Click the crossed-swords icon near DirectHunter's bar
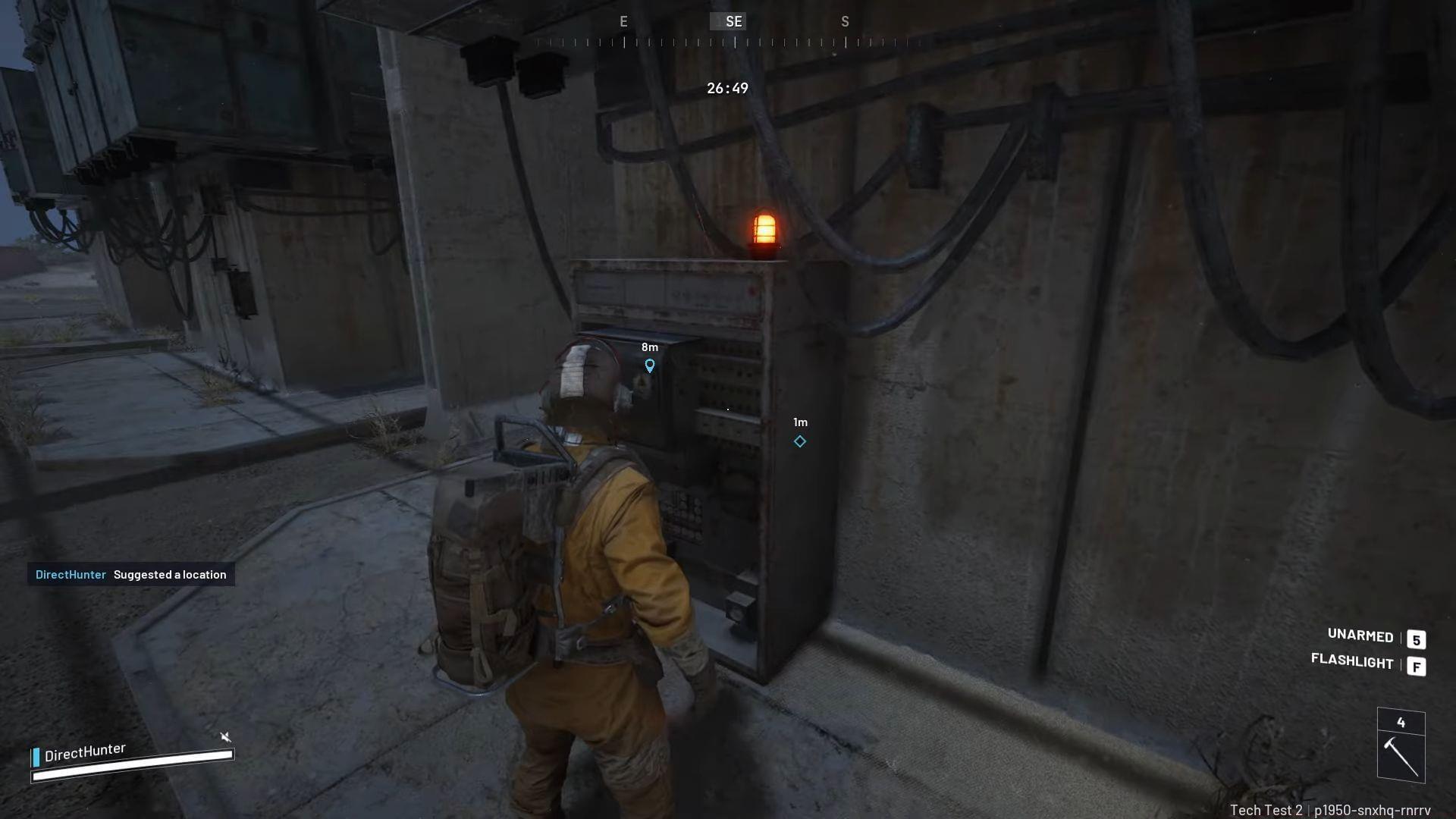Screen dimensions: 1456x819 coord(225,736)
